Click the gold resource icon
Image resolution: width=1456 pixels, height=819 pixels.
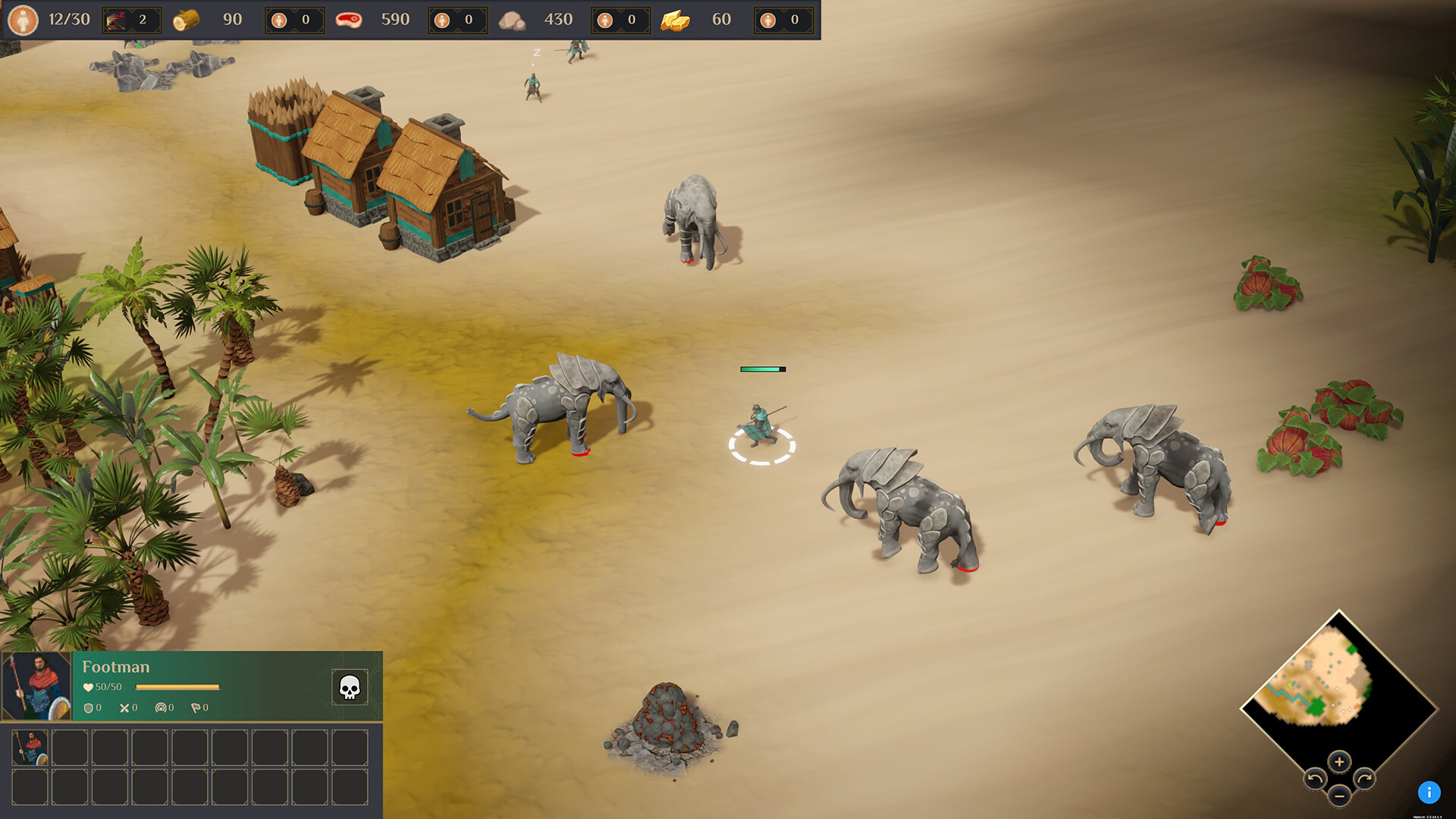(x=677, y=19)
